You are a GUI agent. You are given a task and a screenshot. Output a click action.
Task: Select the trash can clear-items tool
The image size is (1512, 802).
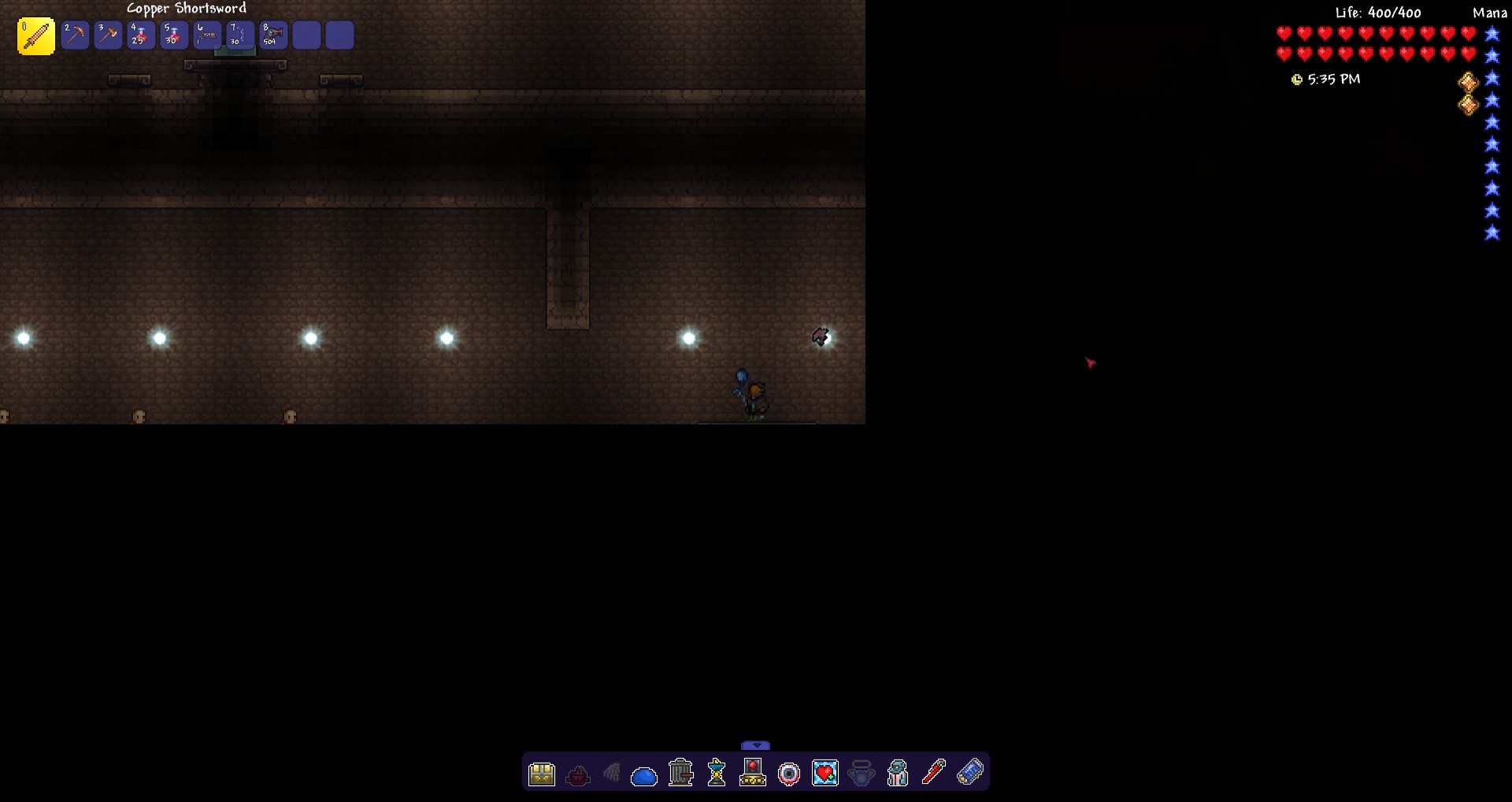point(680,772)
